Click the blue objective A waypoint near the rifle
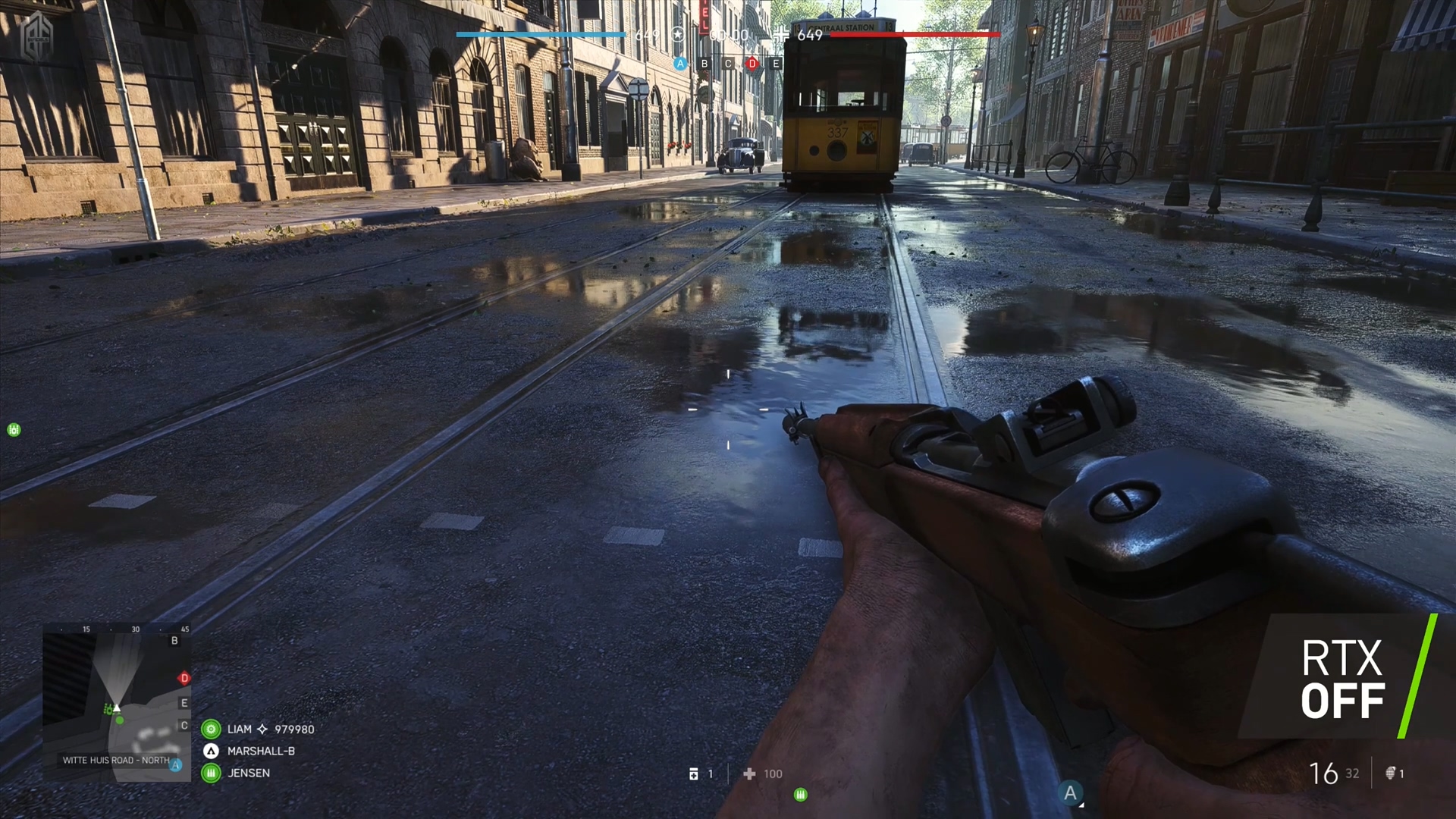1456x819 pixels. tap(1070, 793)
